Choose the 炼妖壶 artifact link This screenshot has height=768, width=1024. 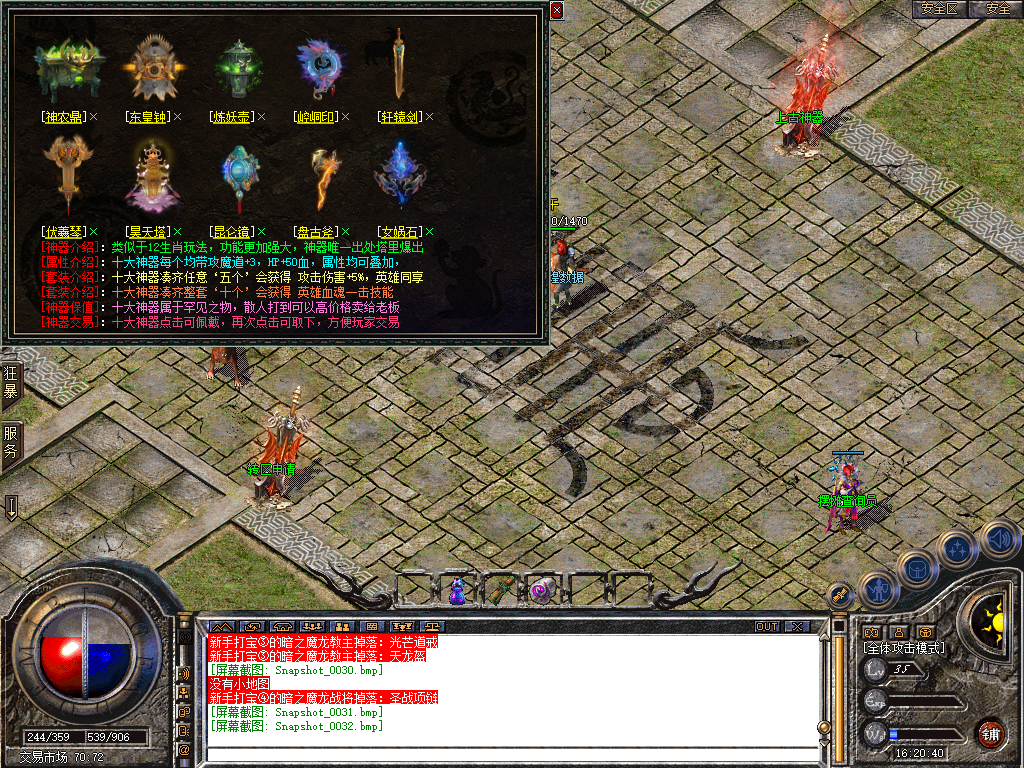(232, 117)
